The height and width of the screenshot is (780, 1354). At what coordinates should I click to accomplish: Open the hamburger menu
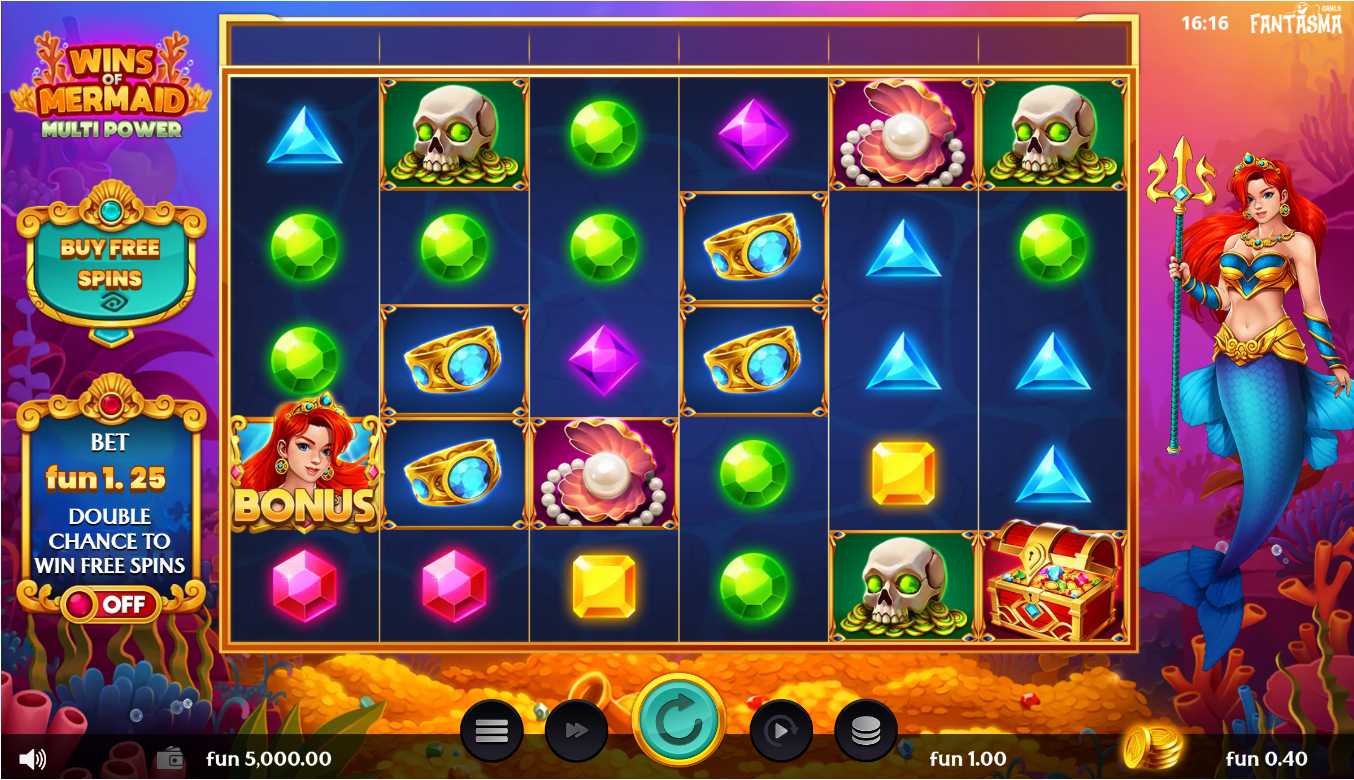[491, 731]
